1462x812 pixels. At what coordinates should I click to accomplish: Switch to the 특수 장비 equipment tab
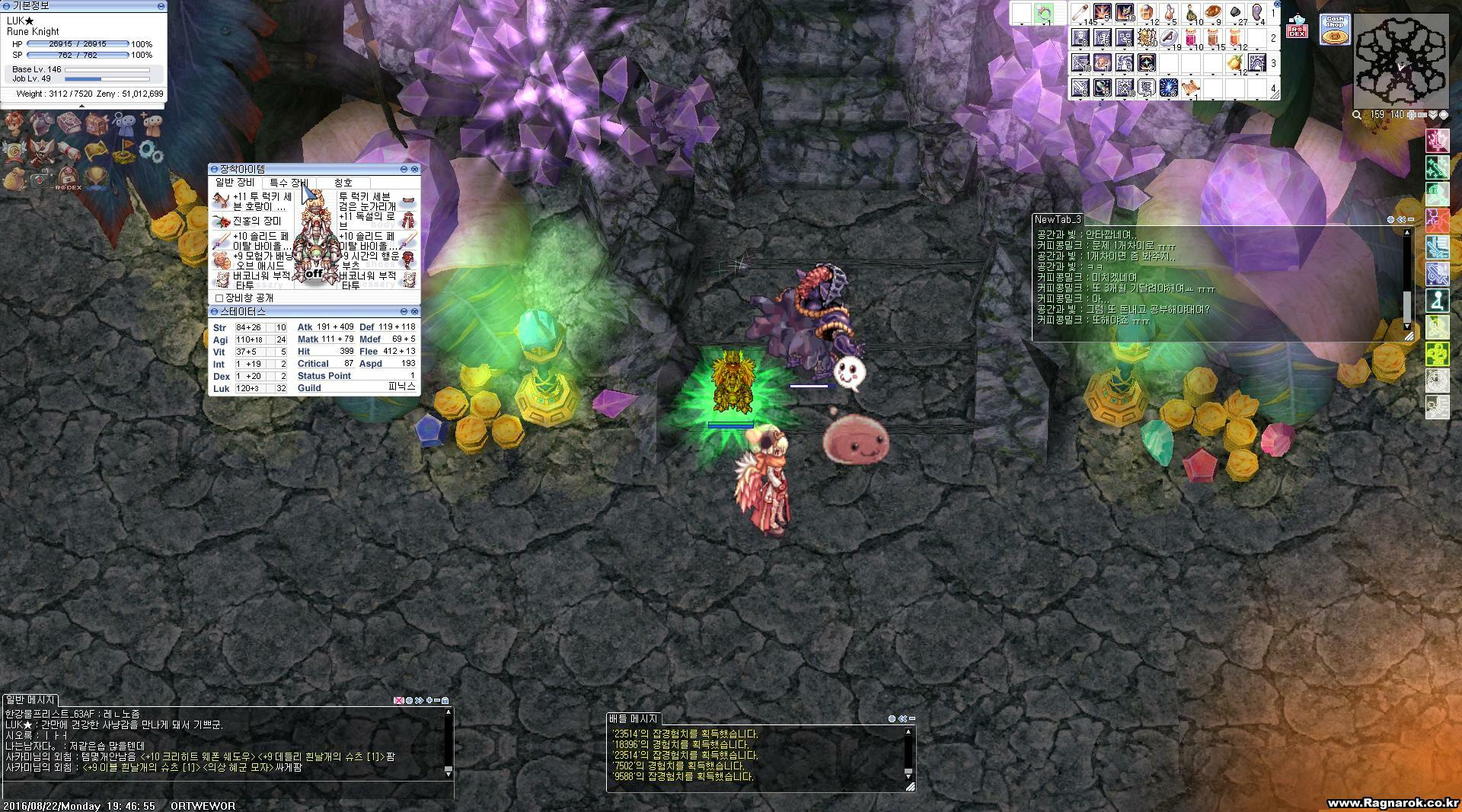point(288,183)
